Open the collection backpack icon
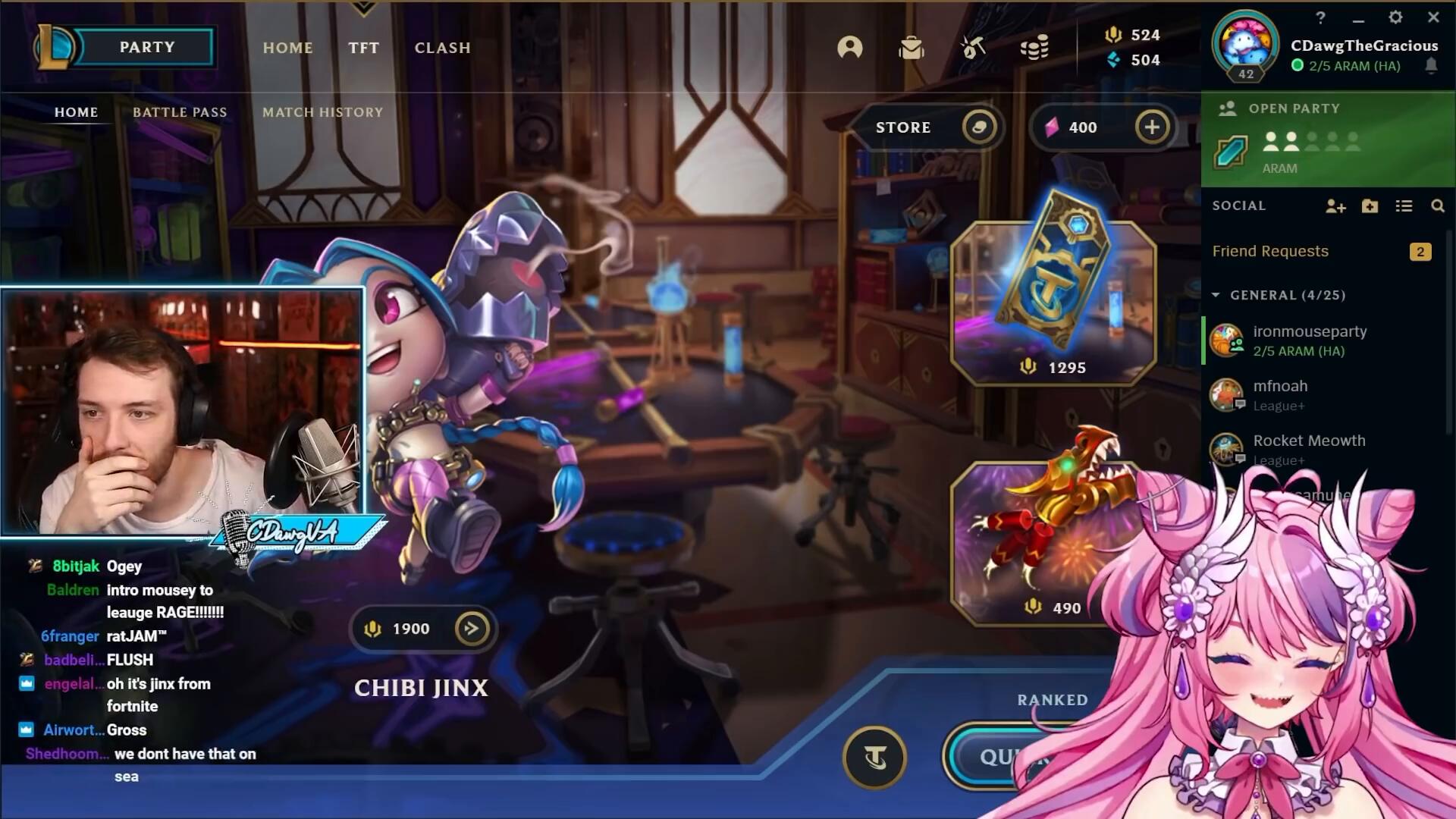The image size is (1456, 819). tap(911, 49)
